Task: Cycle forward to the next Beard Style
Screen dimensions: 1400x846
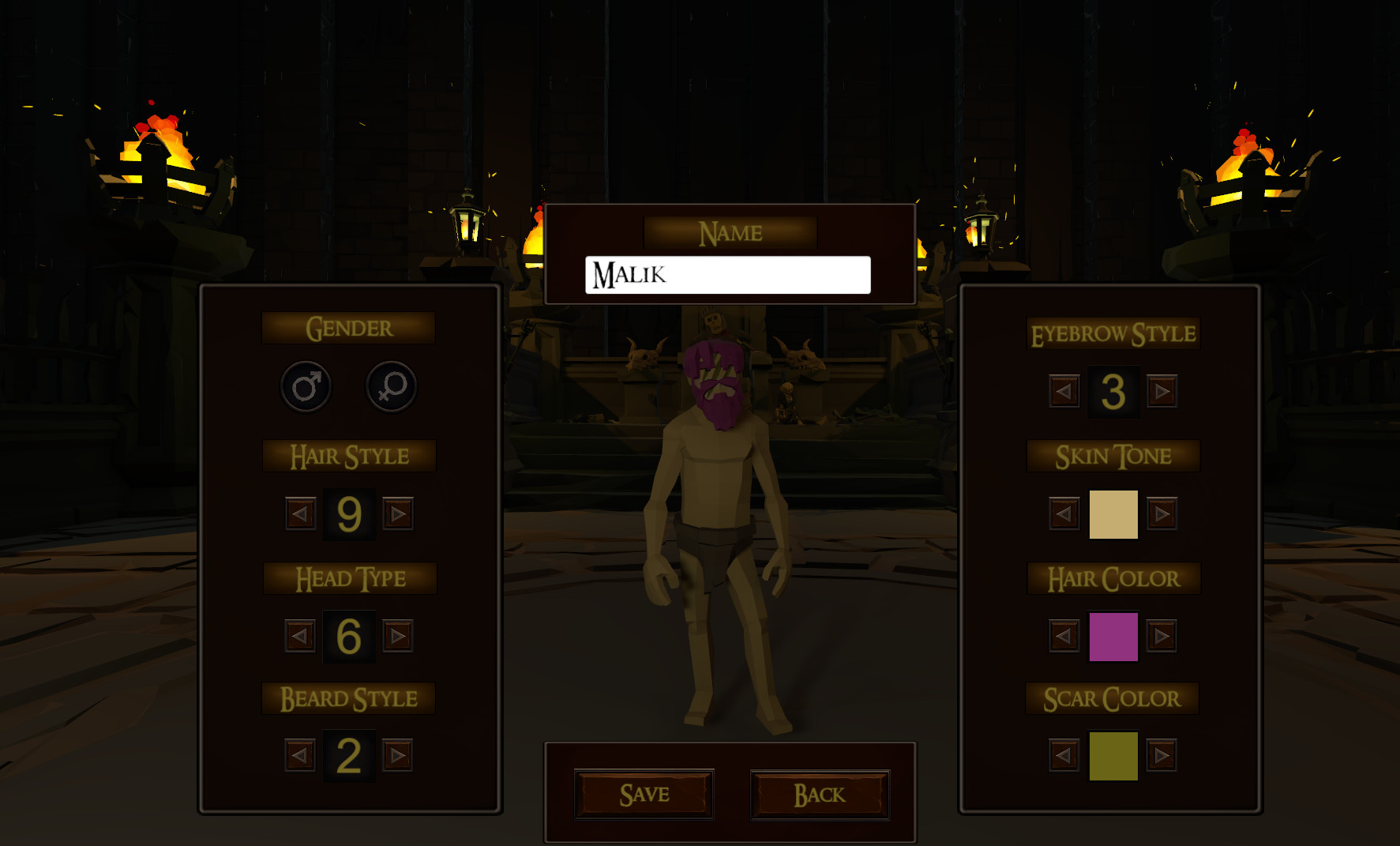Action: pos(398,754)
